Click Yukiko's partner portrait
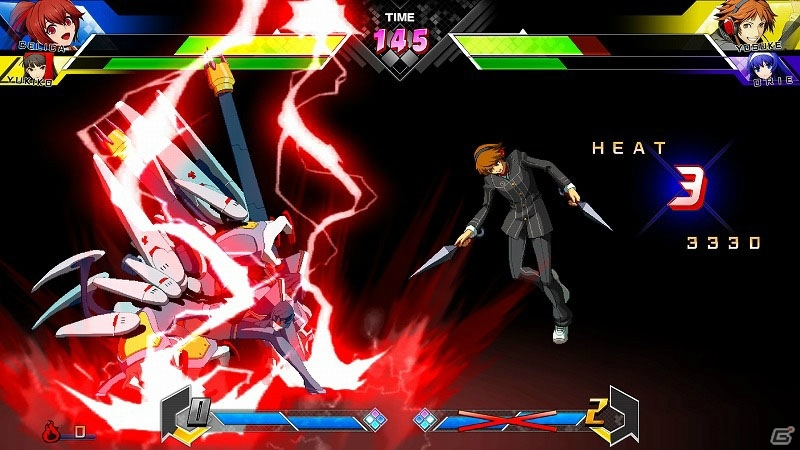The width and height of the screenshot is (800, 450). coord(40,67)
